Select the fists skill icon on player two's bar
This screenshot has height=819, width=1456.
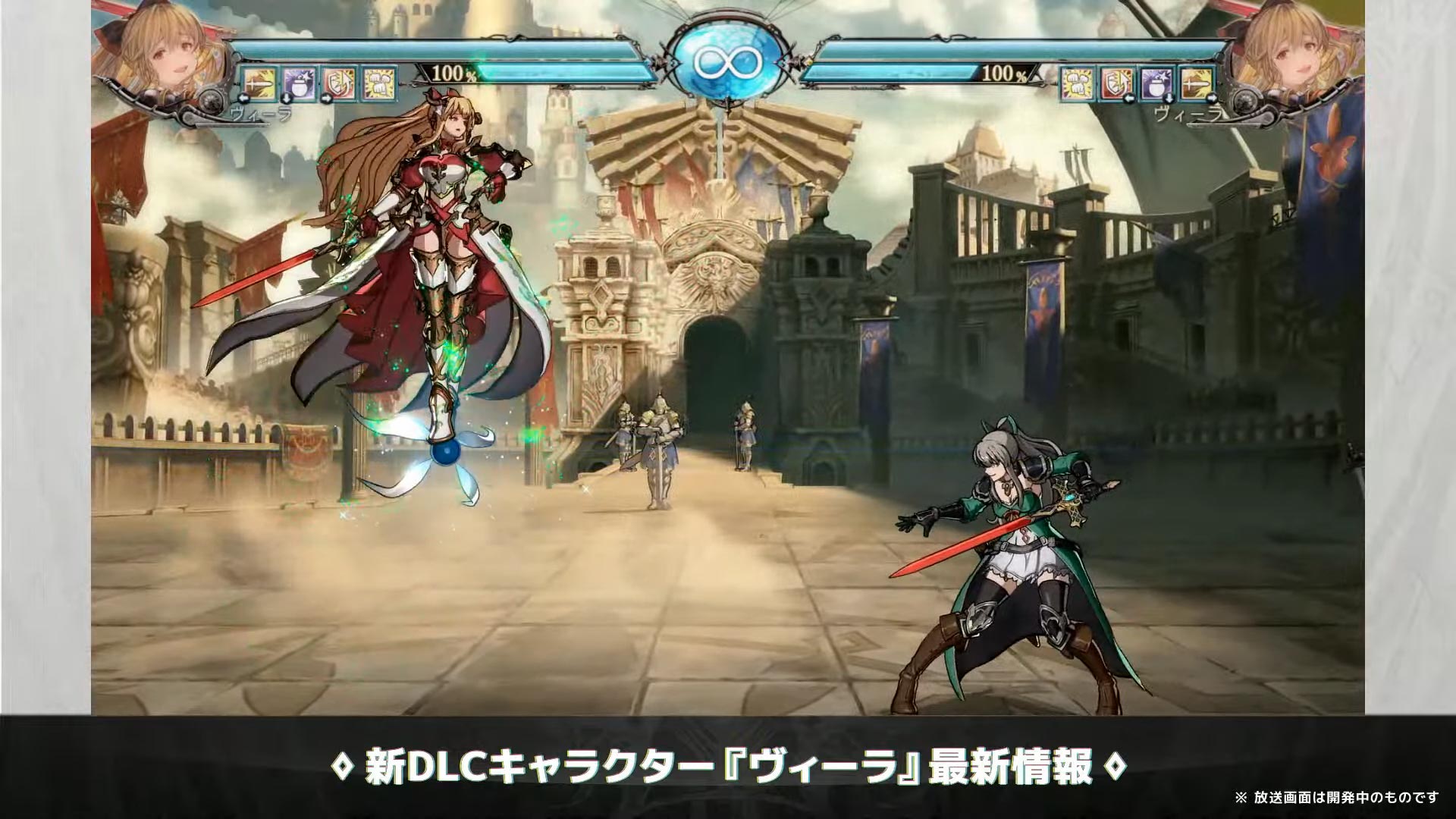1076,83
